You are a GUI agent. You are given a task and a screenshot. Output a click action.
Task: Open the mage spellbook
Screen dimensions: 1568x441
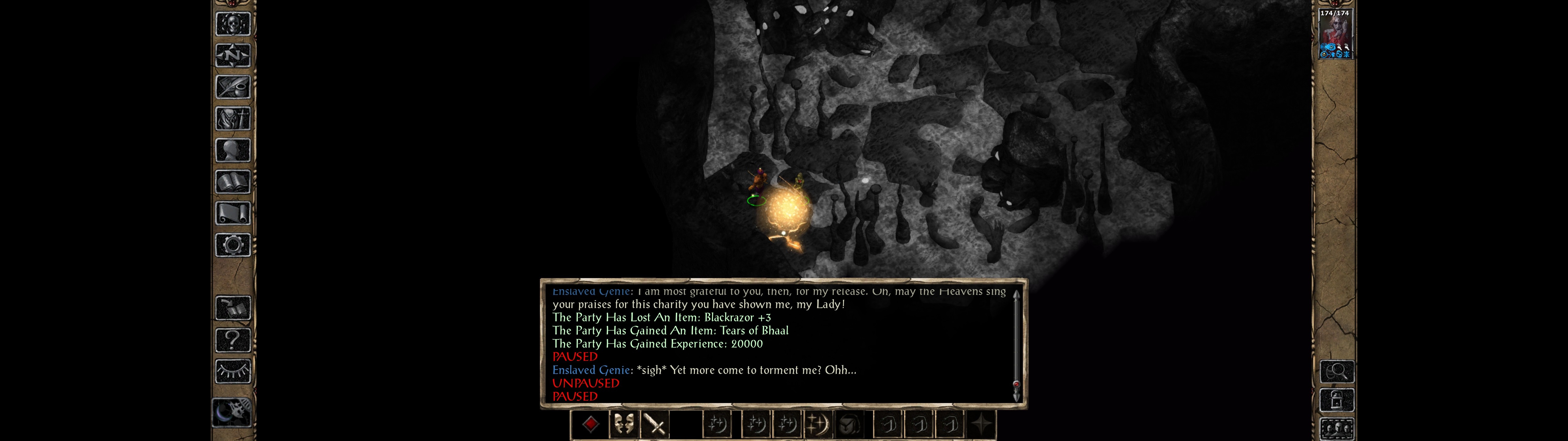point(233,182)
